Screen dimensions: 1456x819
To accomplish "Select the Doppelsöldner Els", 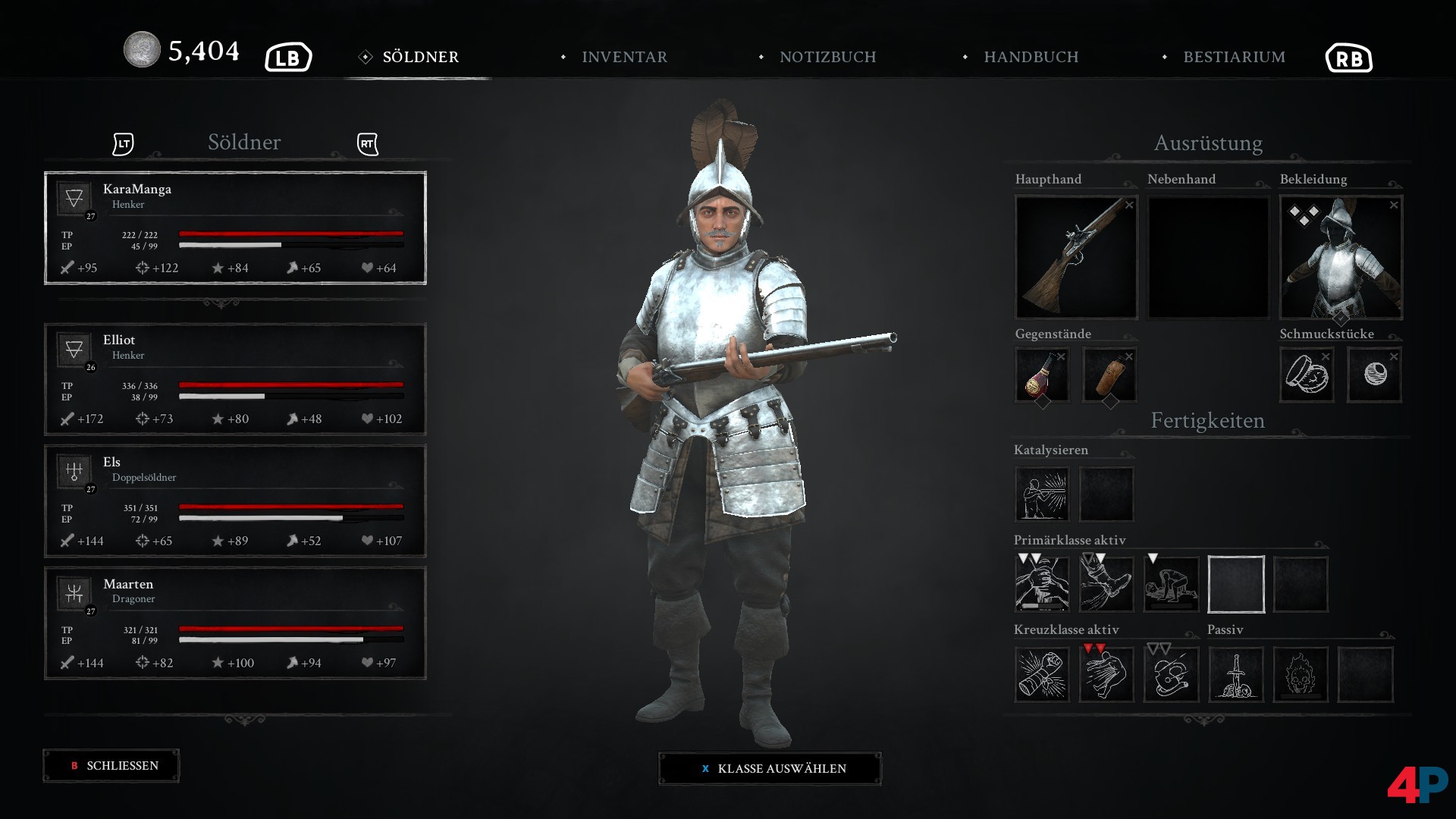I will coord(235,500).
